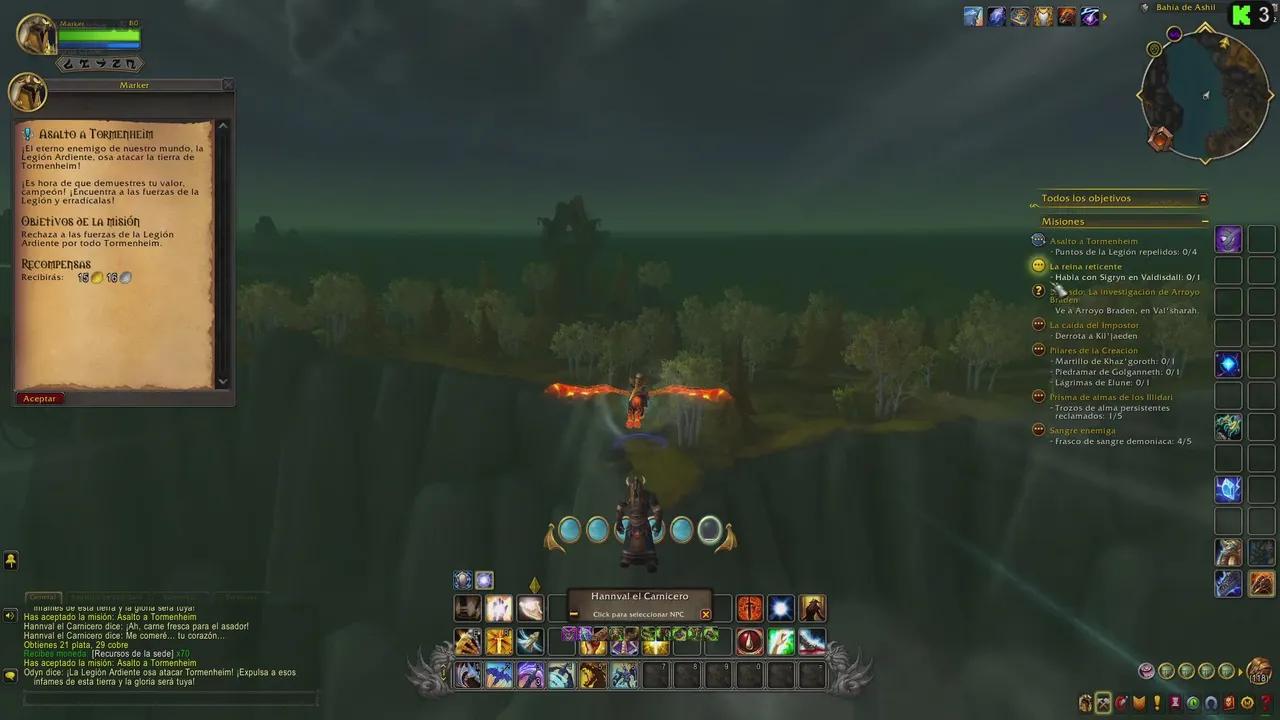Switch to the General chat tab
This screenshot has height=720, width=1280.
pos(43,595)
